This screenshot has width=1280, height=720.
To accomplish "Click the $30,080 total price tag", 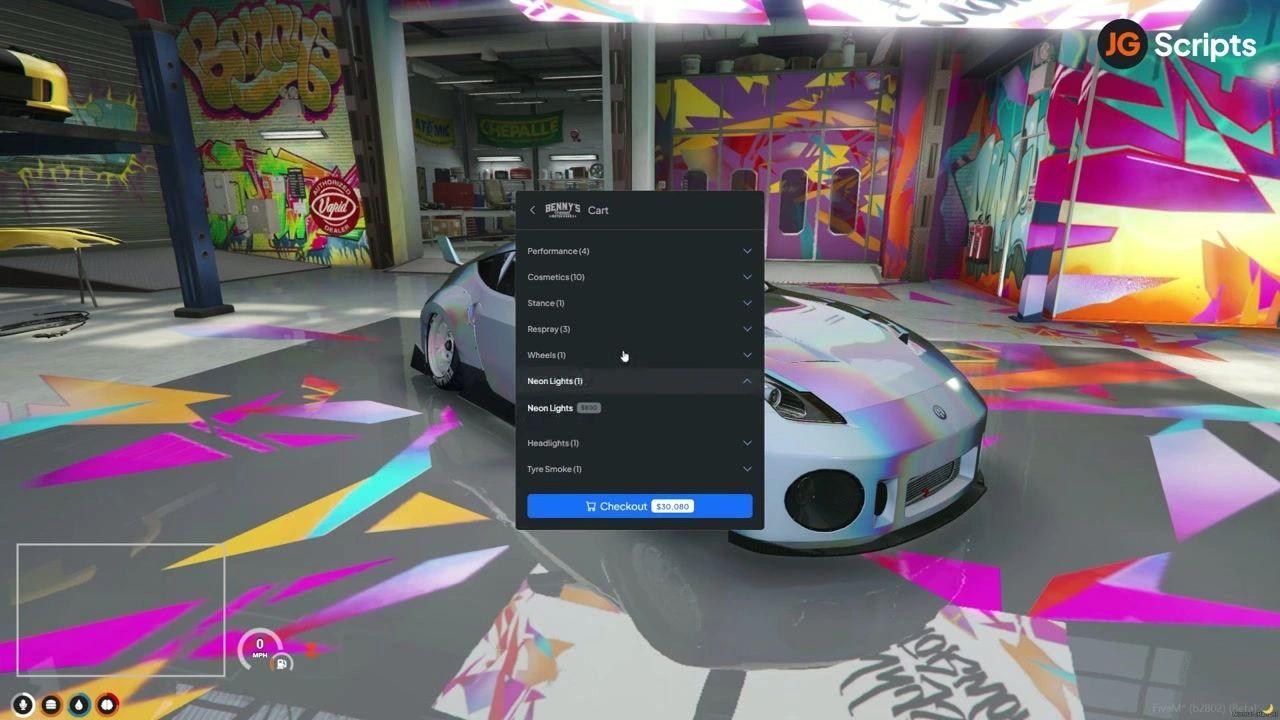I will point(672,506).
